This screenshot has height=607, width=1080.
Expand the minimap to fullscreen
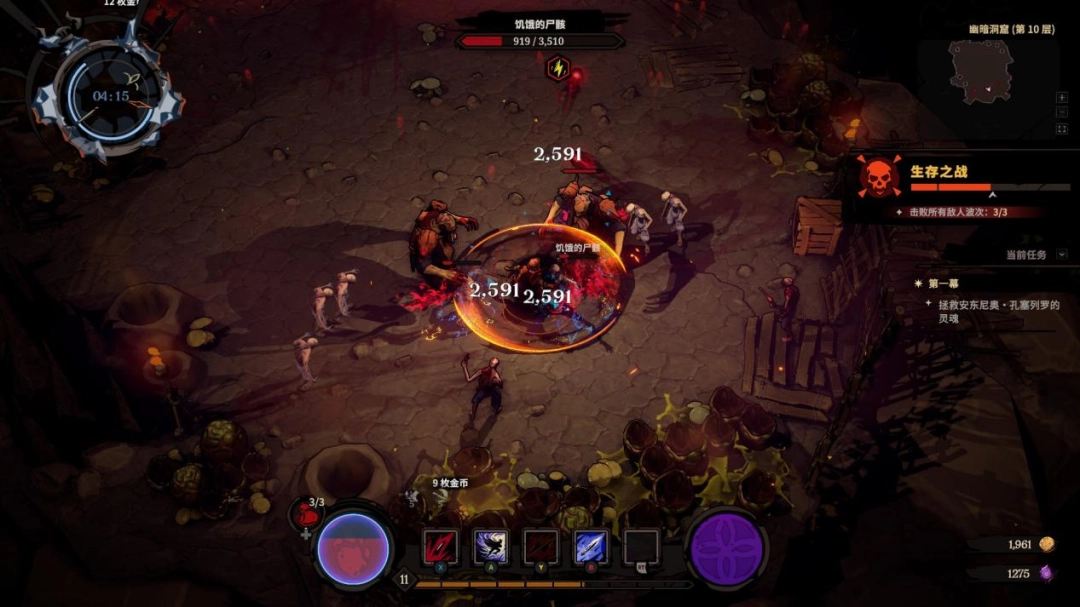(1061, 128)
